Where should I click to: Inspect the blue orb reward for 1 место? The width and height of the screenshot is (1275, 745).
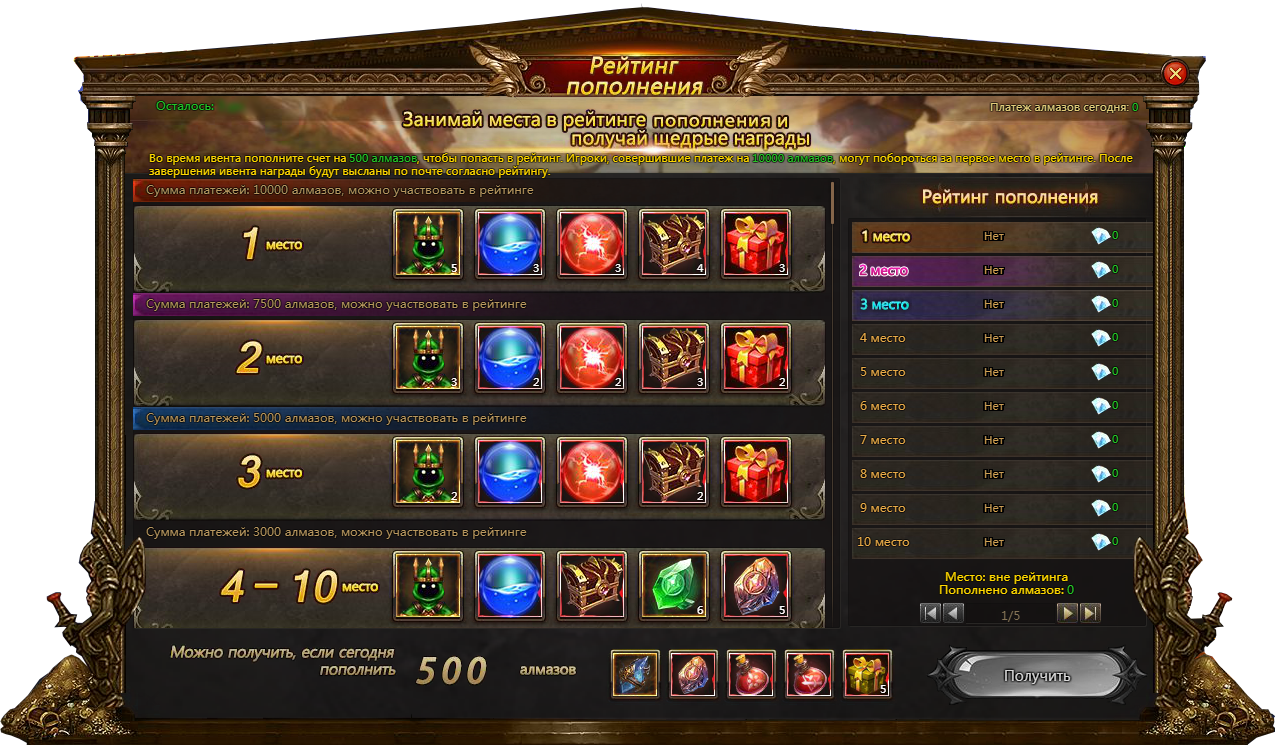coord(510,243)
